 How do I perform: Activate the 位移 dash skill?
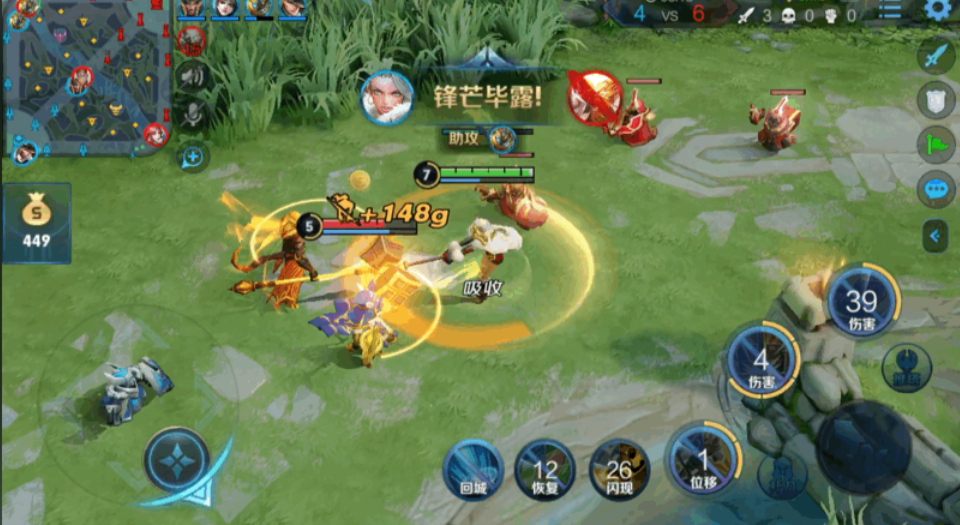(x=703, y=460)
